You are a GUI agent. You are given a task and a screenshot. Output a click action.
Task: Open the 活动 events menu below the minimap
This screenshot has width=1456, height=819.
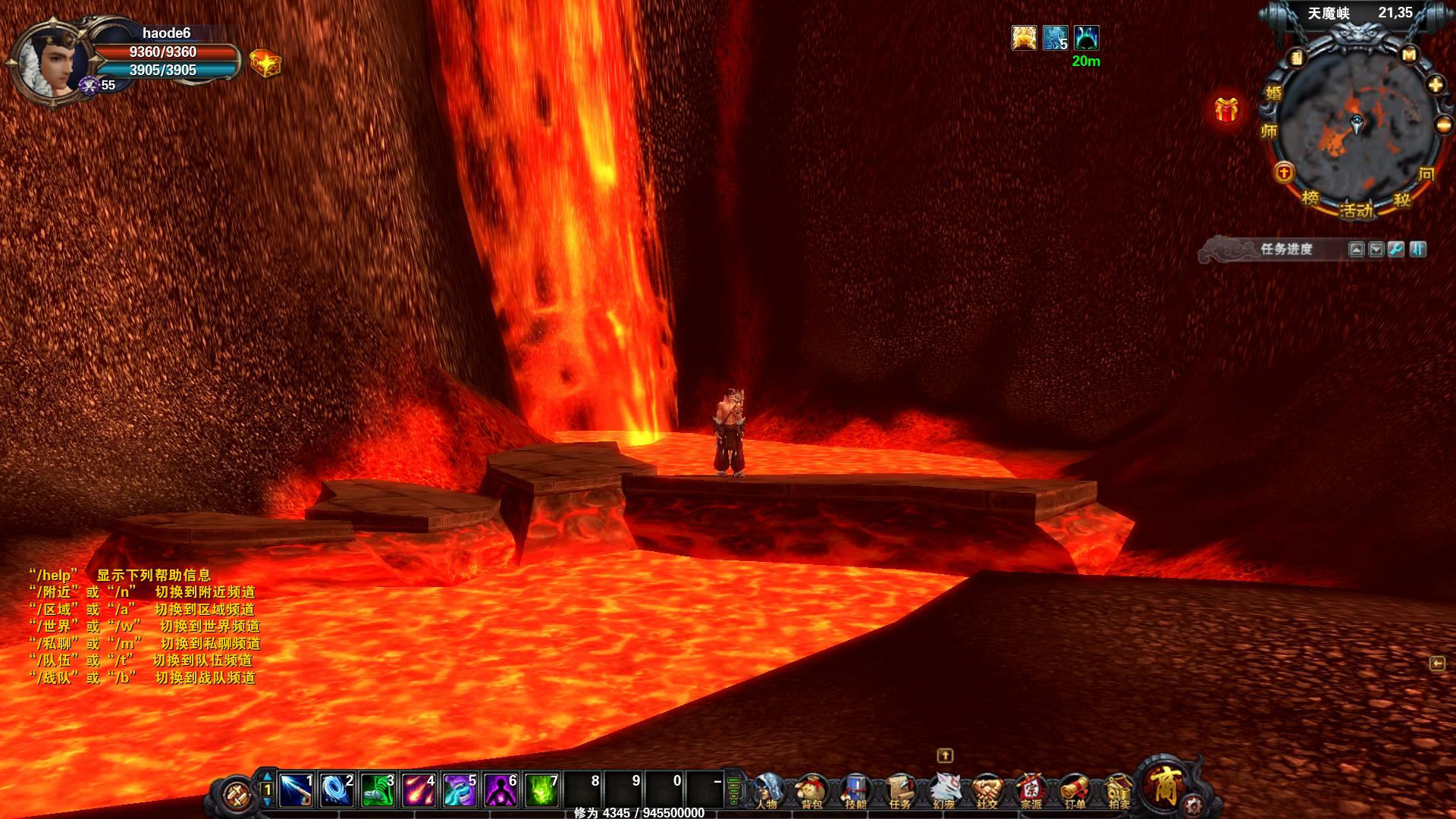[1356, 210]
